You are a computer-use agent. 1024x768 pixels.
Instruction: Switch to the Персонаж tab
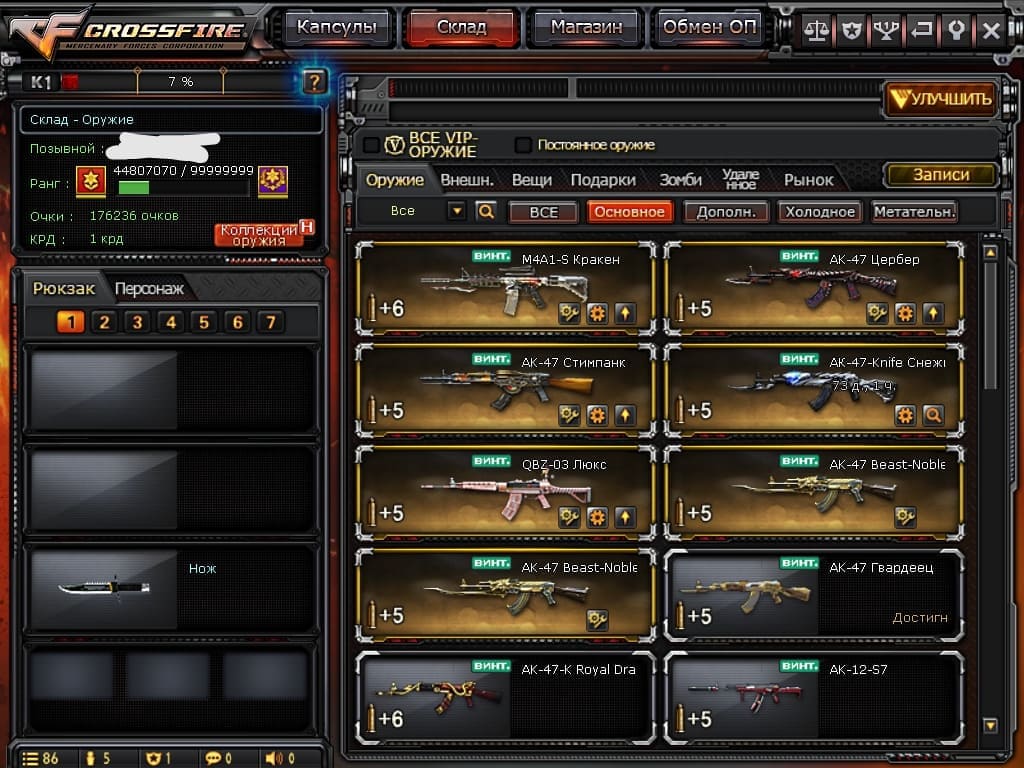tap(149, 289)
